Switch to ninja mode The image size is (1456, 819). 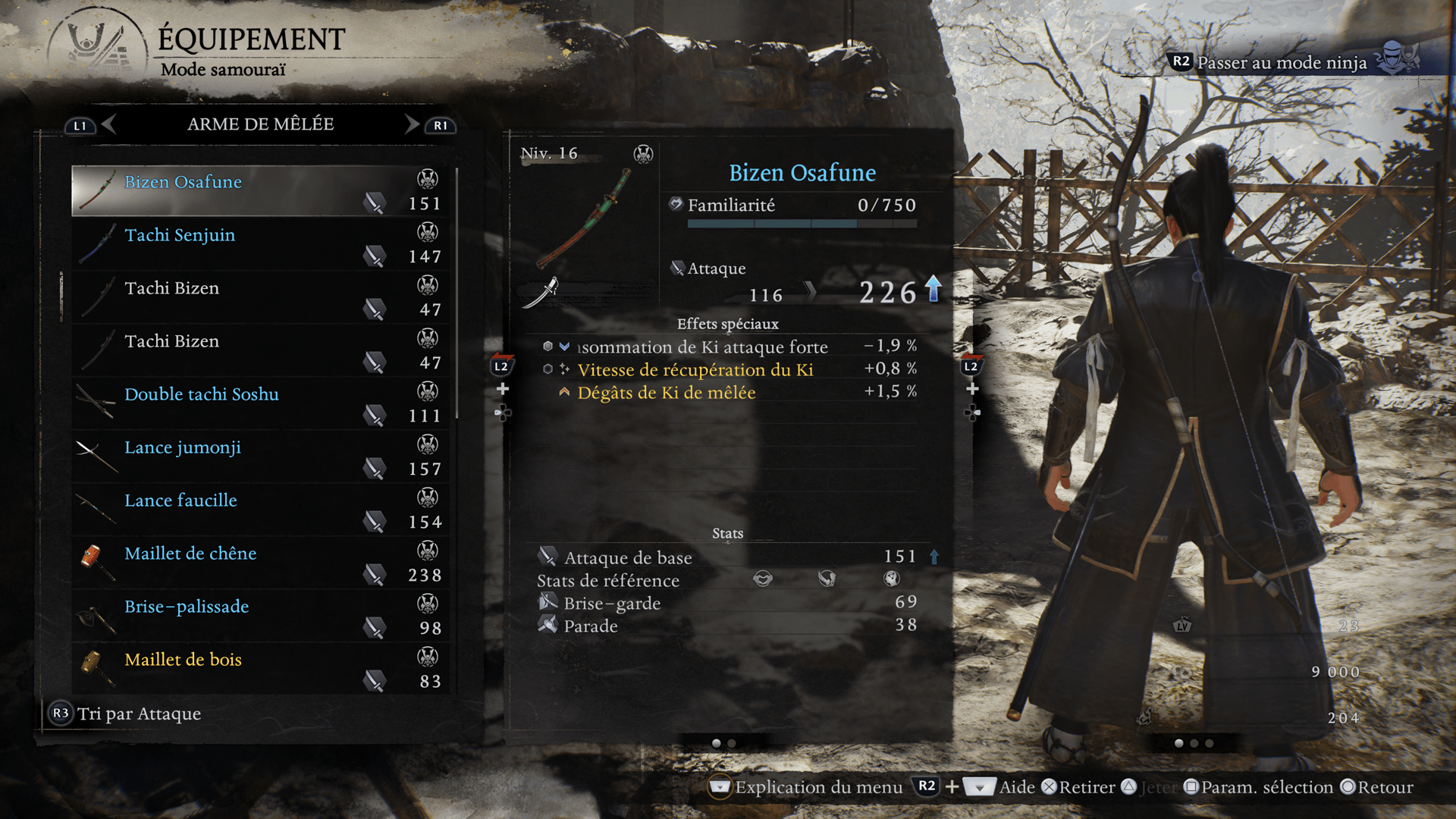coord(1282,62)
